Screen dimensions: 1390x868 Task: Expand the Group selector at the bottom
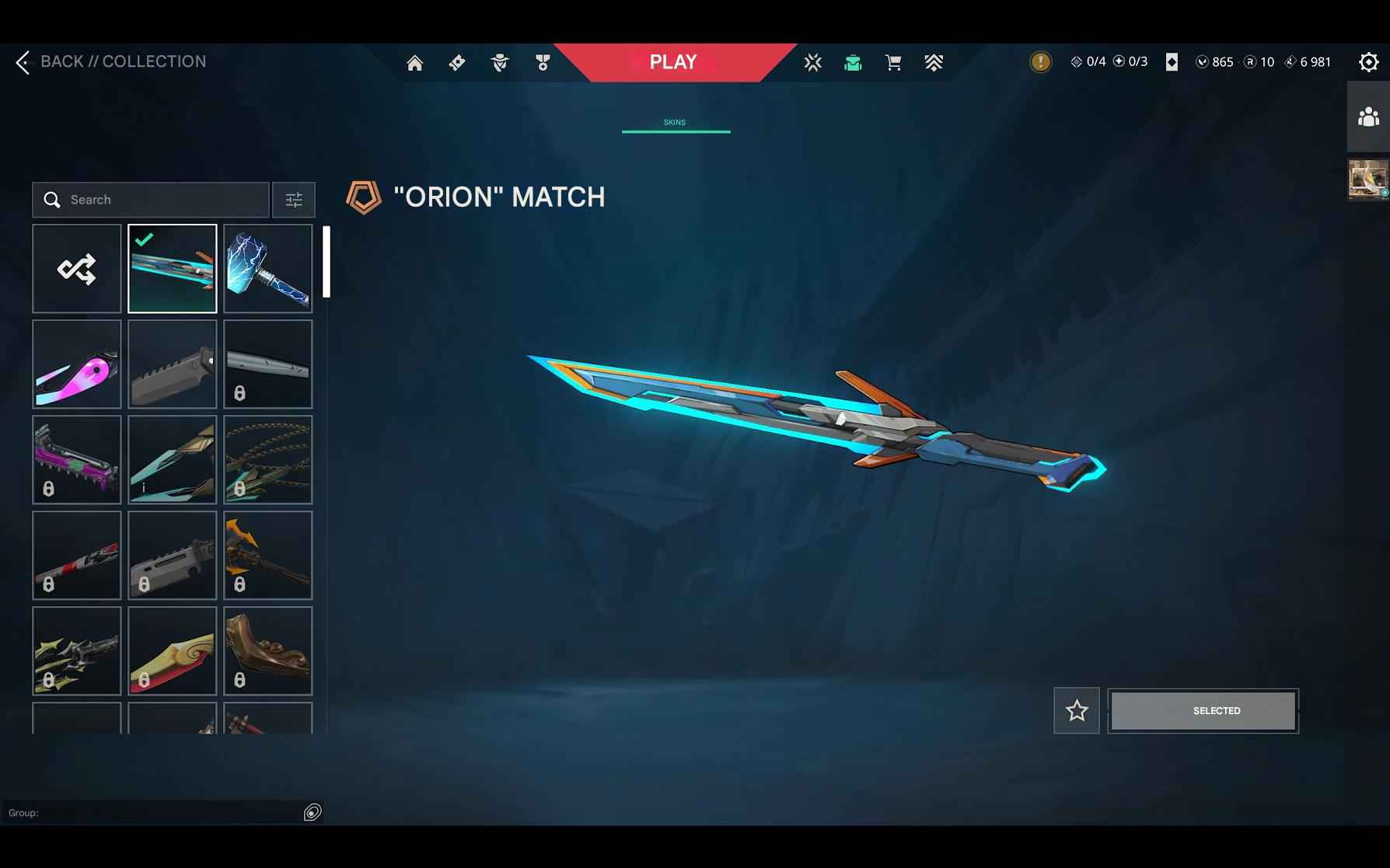click(313, 813)
